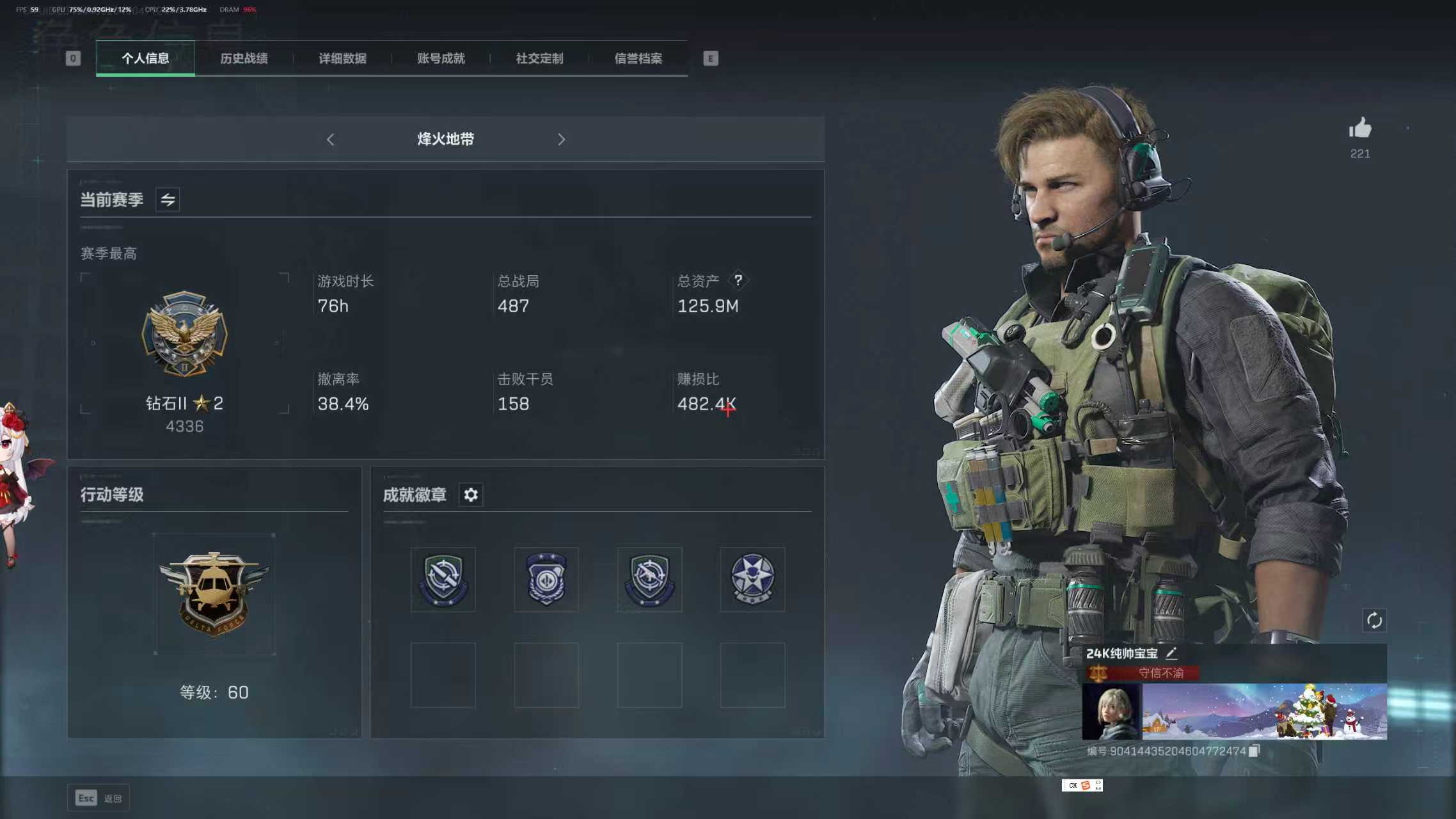Click the Esc 返回 back button
Screen dimensions: 1456x819
pyautogui.click(x=99, y=798)
